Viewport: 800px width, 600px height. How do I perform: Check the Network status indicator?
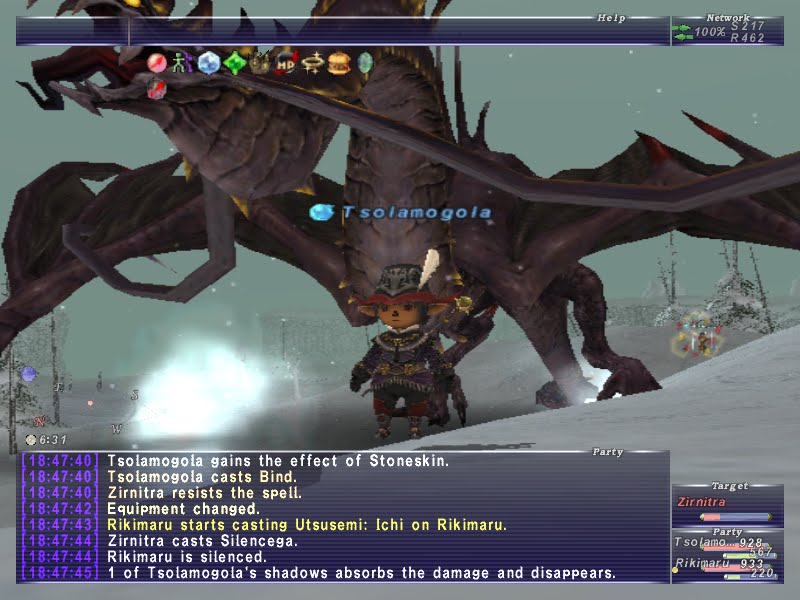727,31
